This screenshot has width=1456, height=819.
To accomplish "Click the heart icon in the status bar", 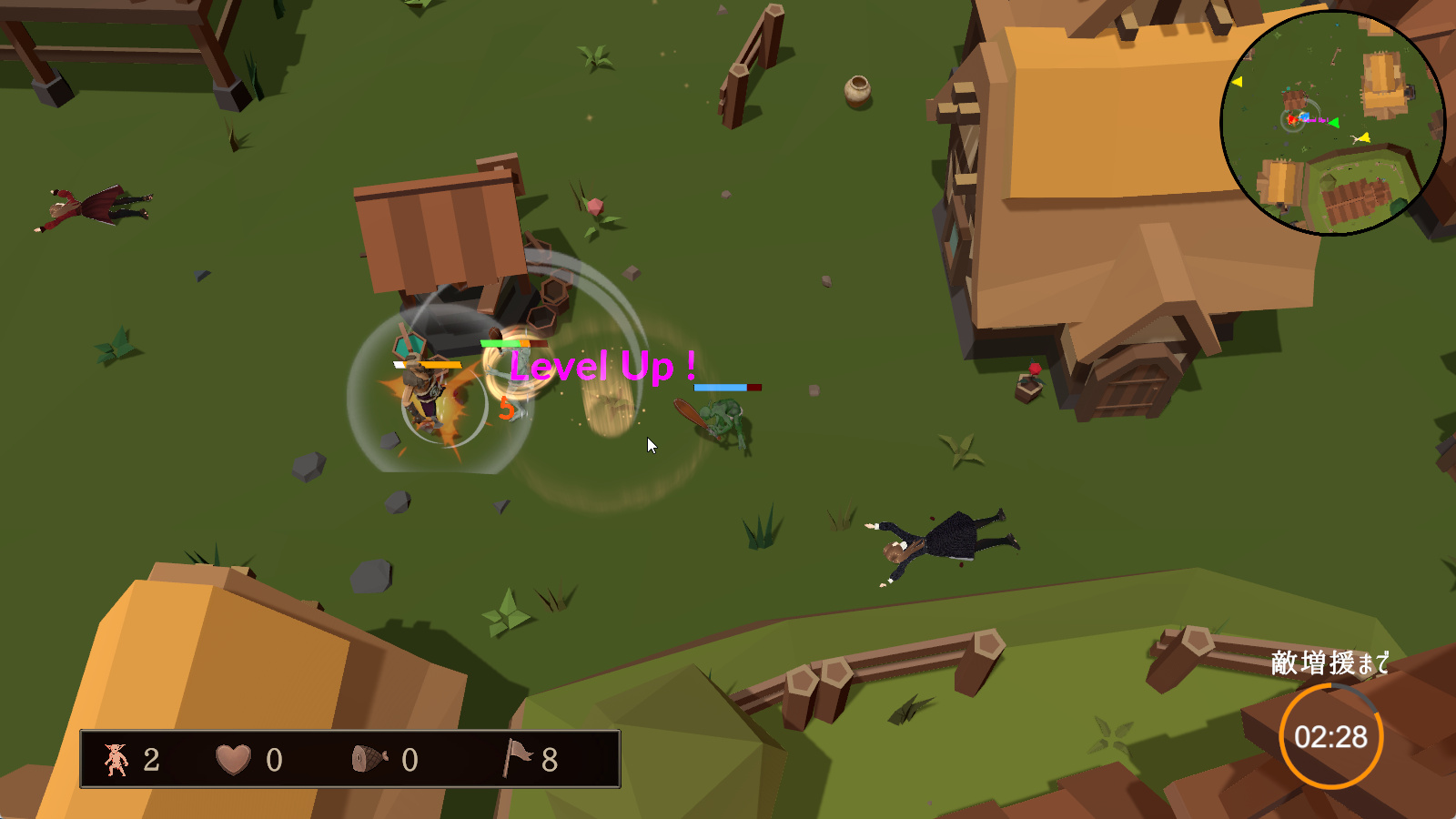I will coord(233,759).
